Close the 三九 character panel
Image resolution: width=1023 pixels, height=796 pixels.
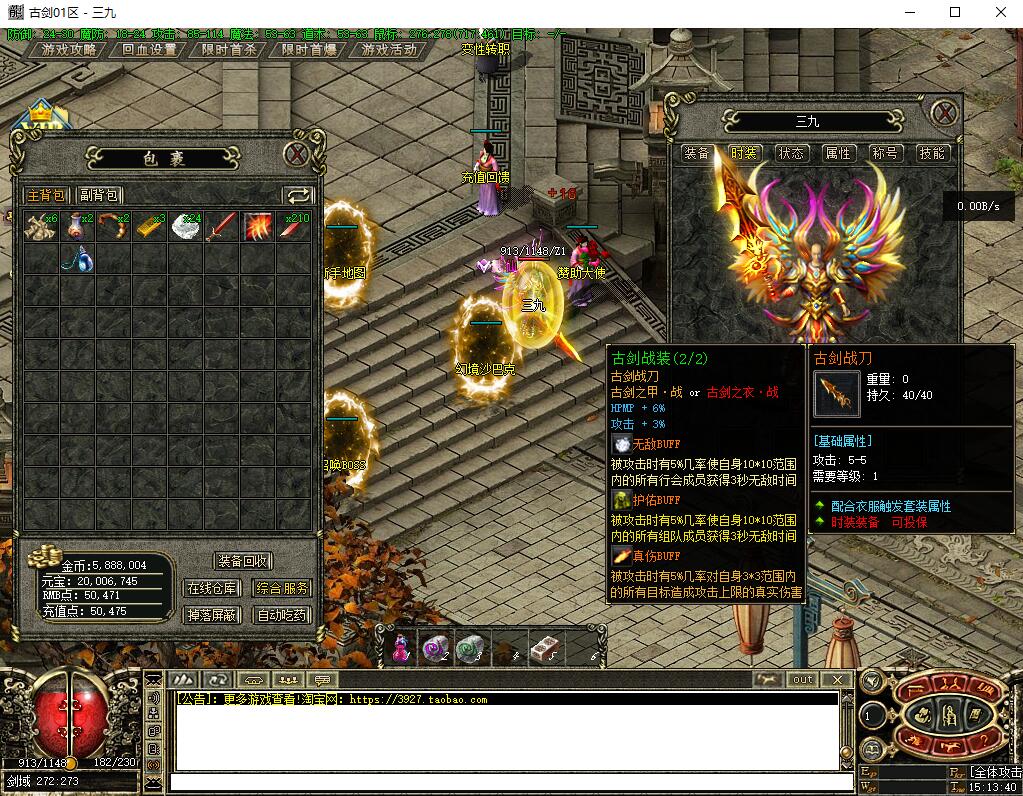point(944,112)
